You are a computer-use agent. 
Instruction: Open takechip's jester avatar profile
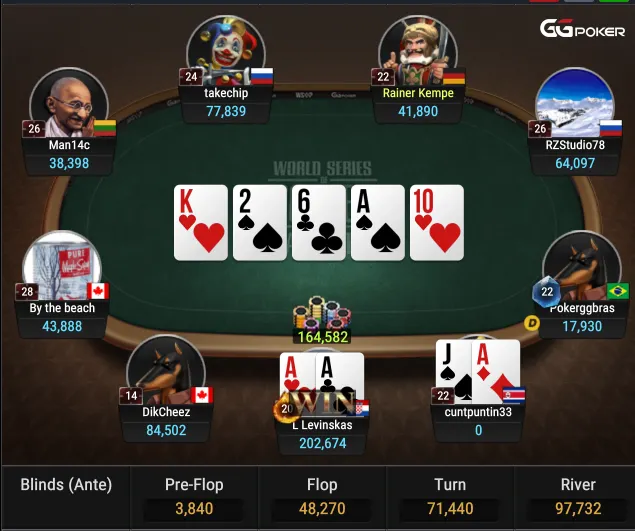click(x=224, y=50)
